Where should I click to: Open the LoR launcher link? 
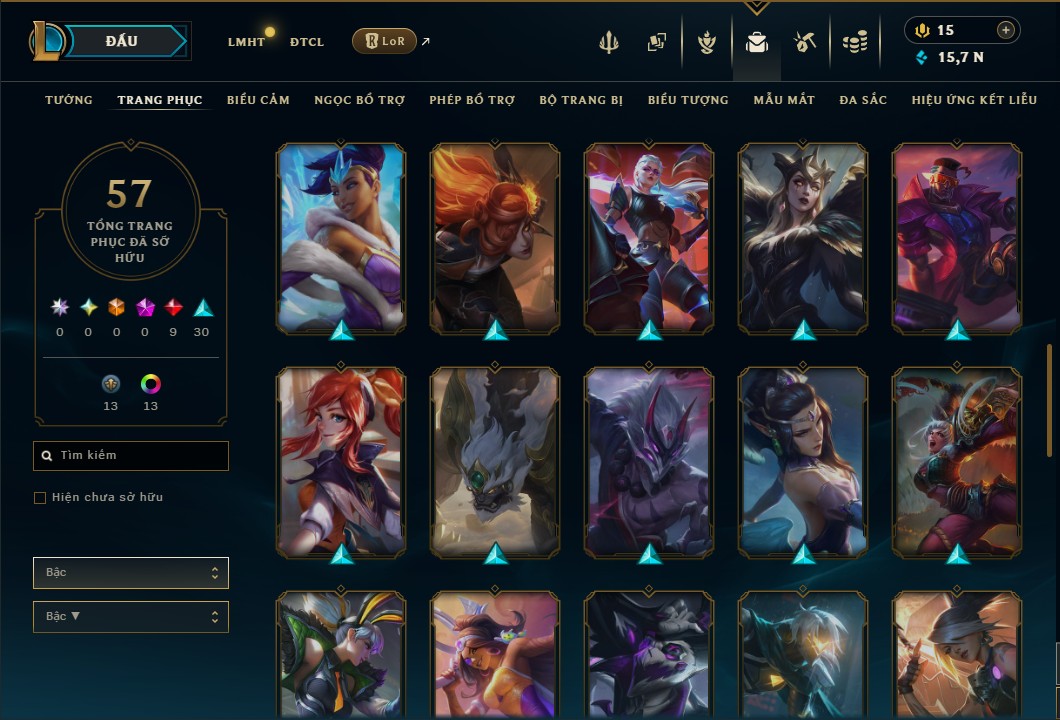pos(384,41)
